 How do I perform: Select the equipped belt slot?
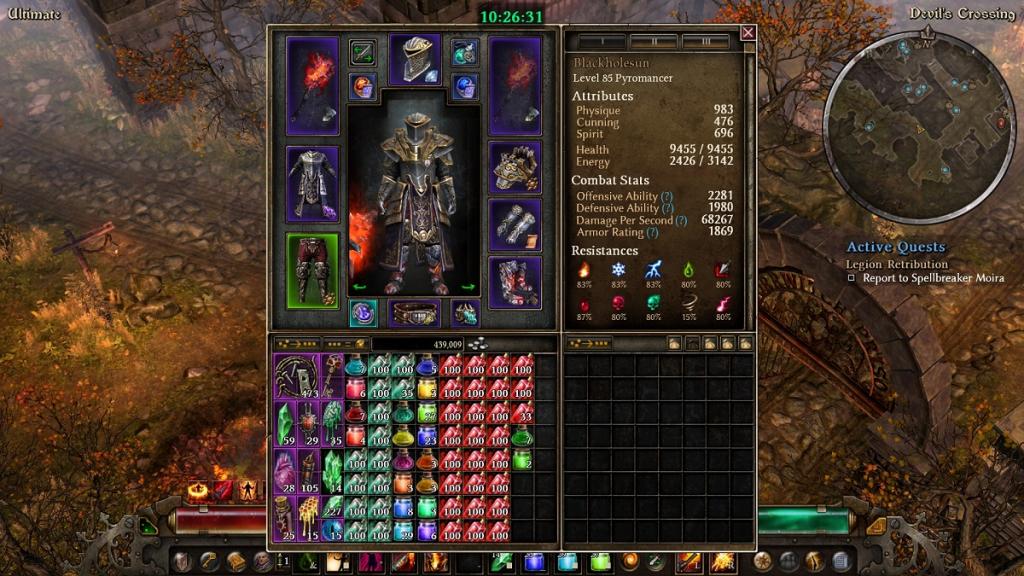tap(413, 314)
